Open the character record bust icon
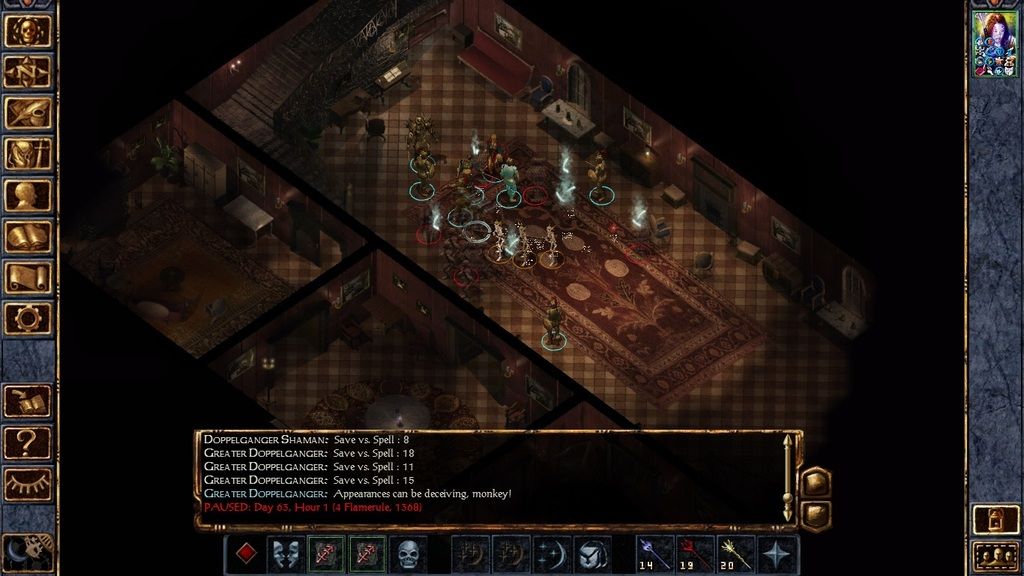This screenshot has height=576, width=1024. click(27, 194)
